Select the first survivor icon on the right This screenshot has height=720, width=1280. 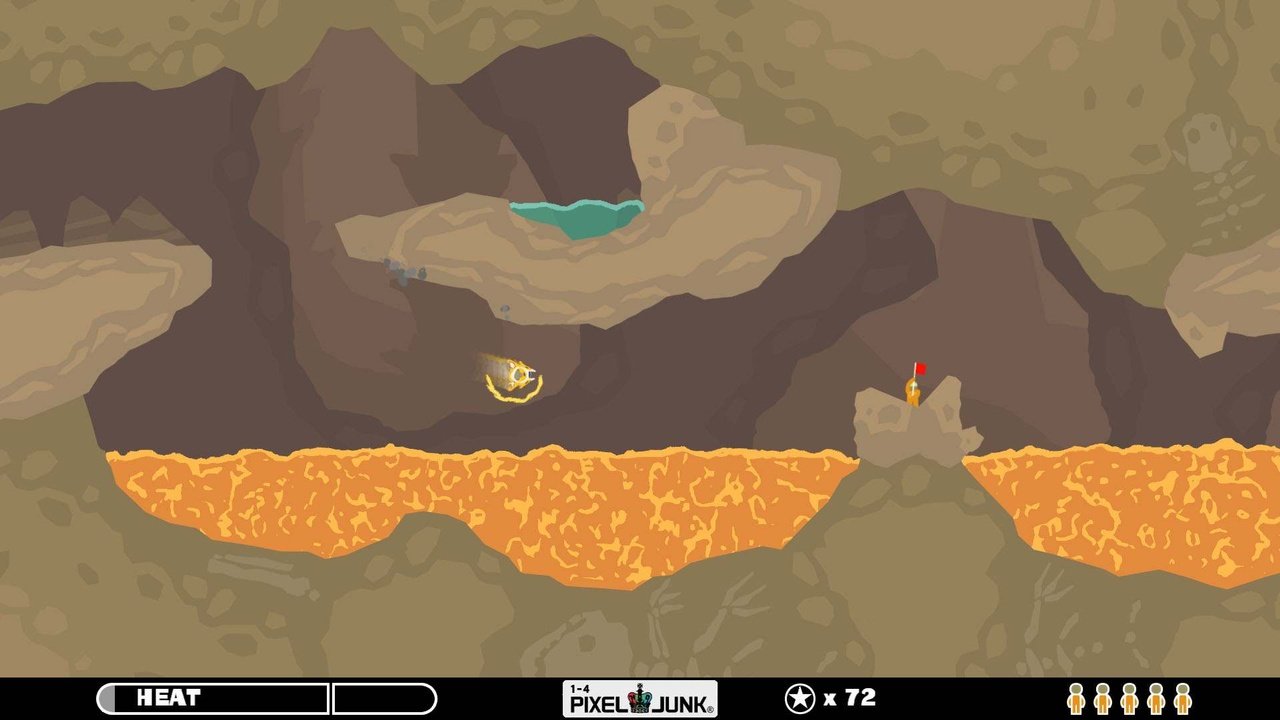1076,698
